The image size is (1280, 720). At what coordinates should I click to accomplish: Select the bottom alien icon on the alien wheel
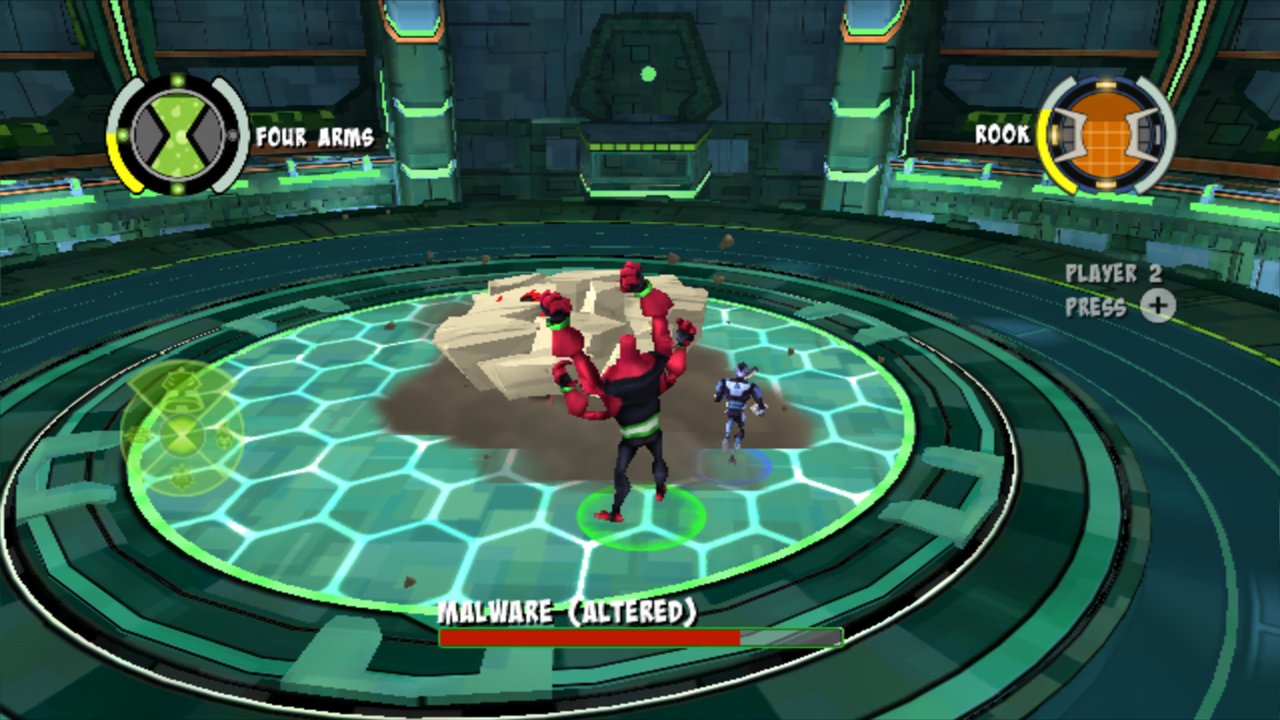tap(182, 478)
